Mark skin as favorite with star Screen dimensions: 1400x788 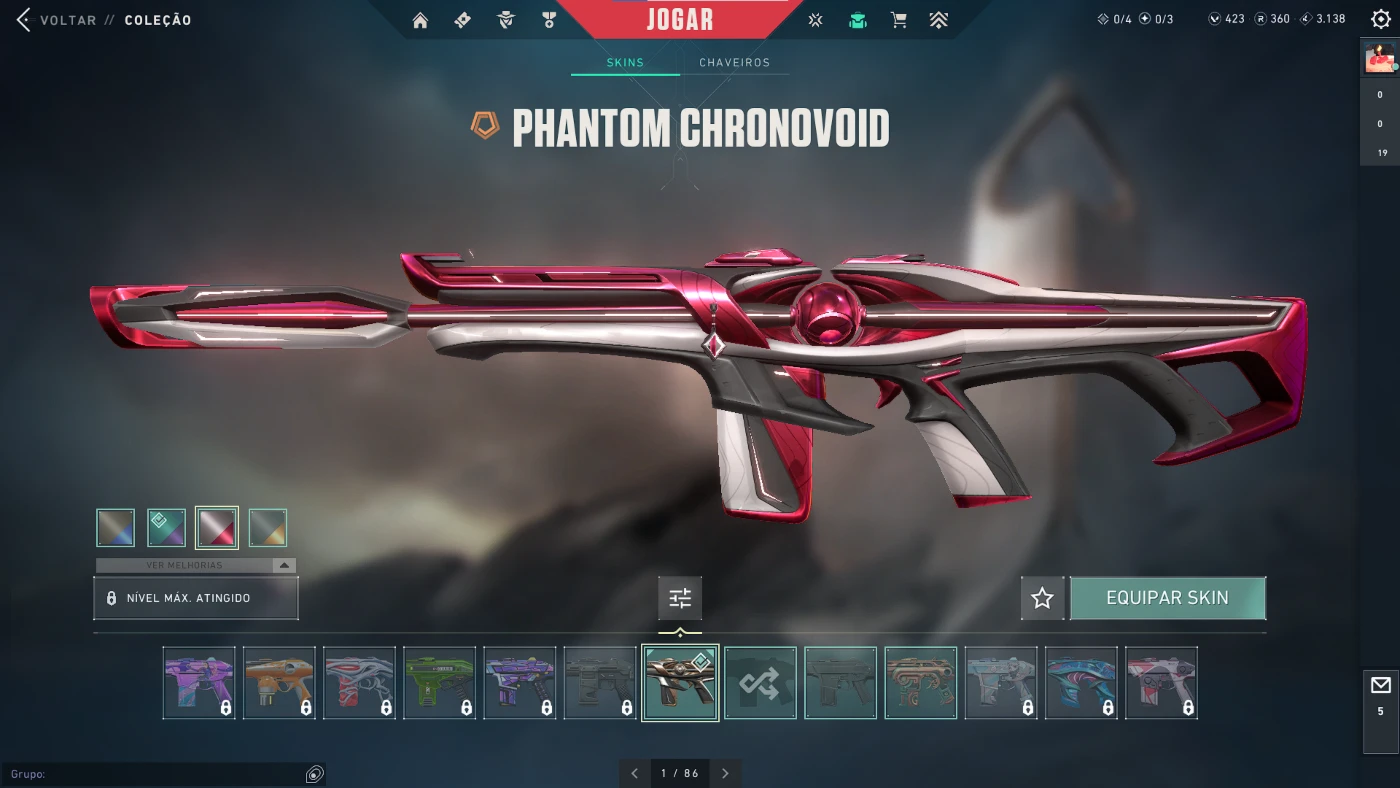tap(1042, 598)
